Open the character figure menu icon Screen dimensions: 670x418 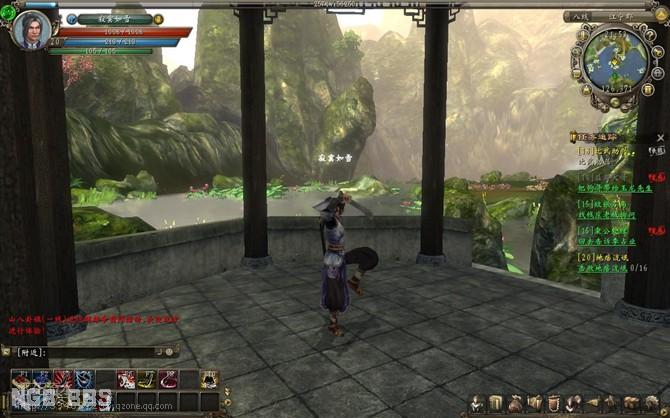(x=478, y=402)
